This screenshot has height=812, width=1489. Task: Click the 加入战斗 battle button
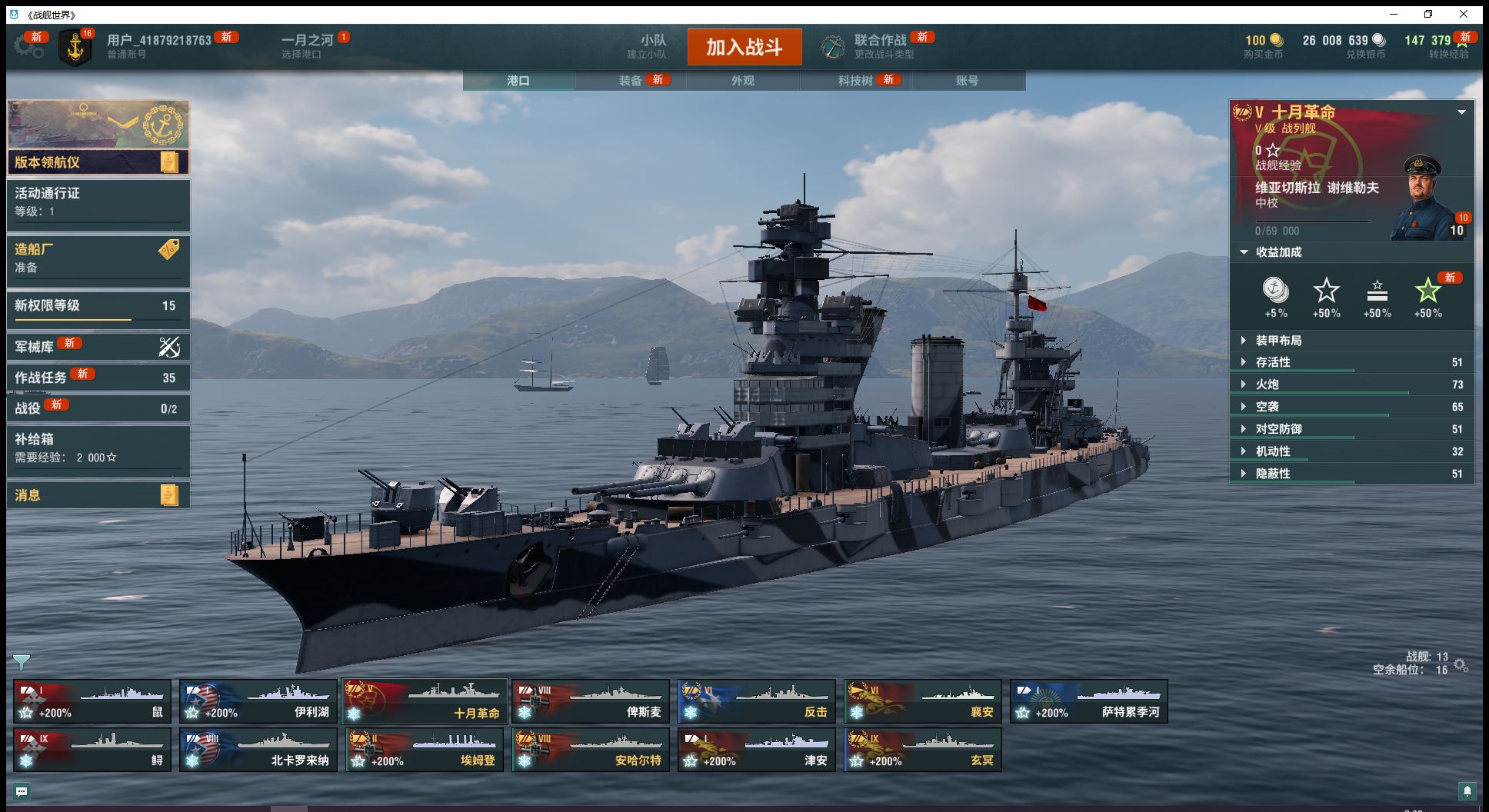(x=744, y=47)
